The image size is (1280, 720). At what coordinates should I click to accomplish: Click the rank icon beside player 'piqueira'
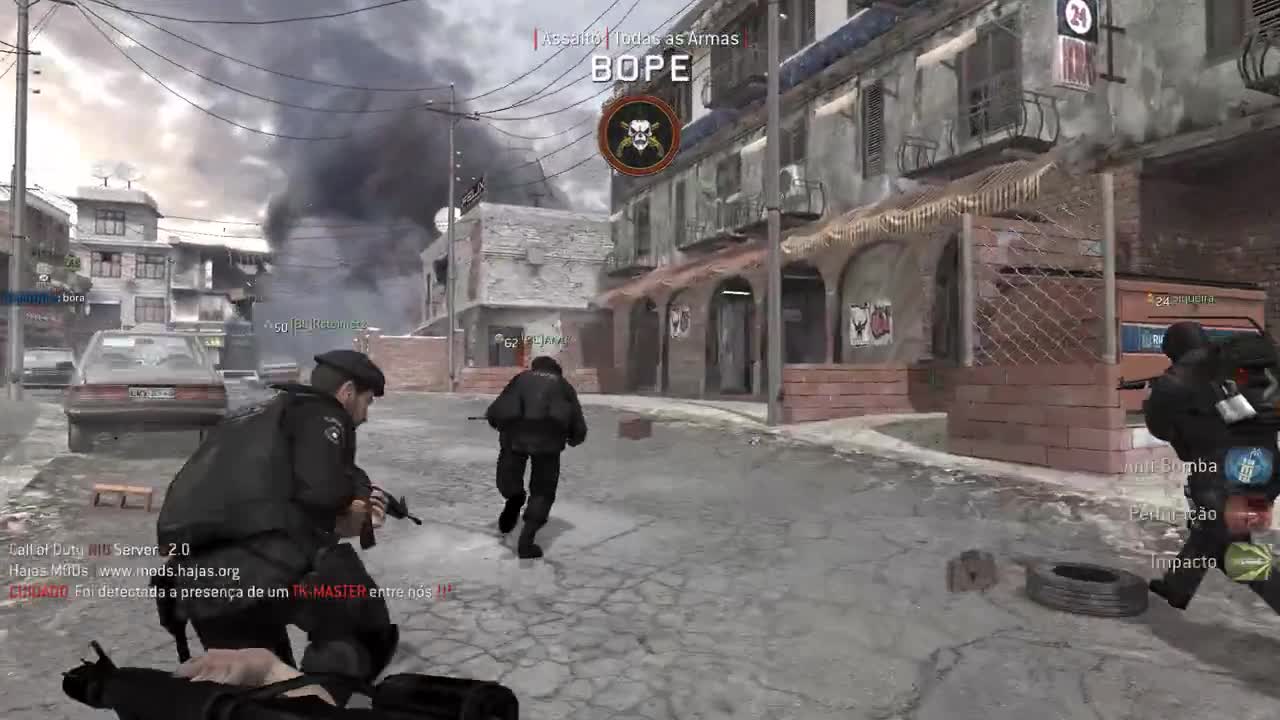click(x=1148, y=296)
